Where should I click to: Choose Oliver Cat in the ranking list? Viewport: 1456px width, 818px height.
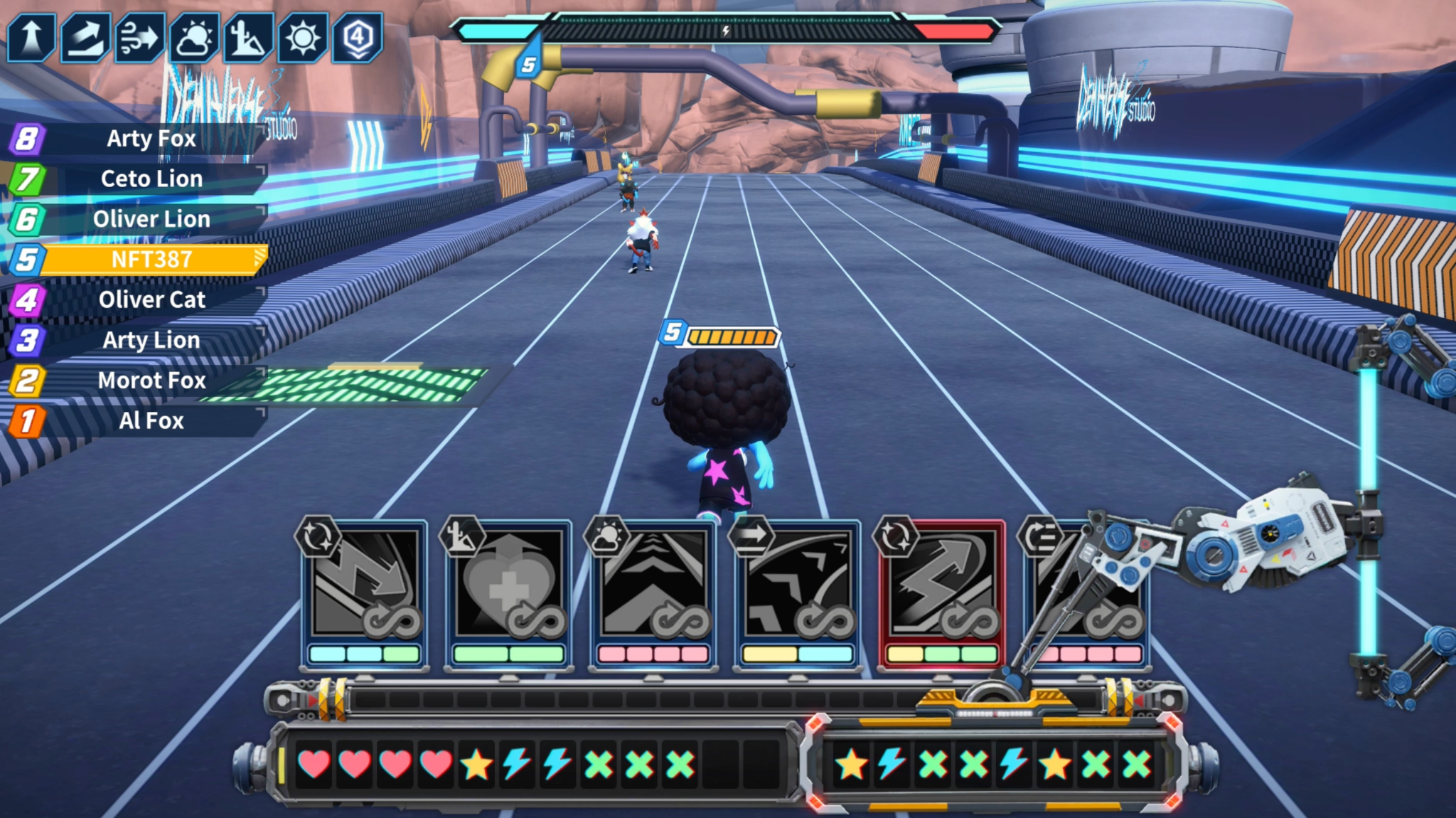pyautogui.click(x=151, y=299)
